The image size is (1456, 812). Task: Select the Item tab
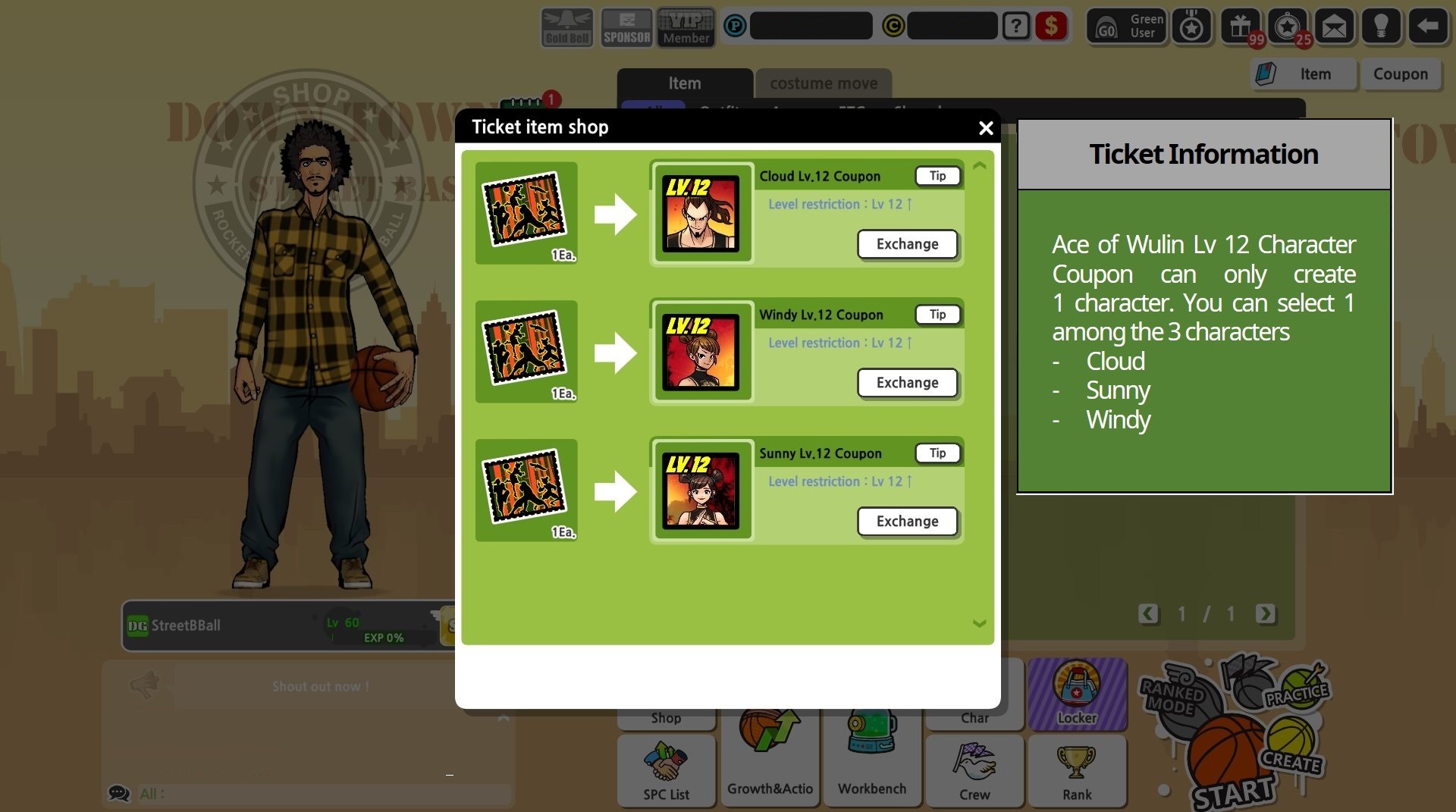[x=684, y=83]
